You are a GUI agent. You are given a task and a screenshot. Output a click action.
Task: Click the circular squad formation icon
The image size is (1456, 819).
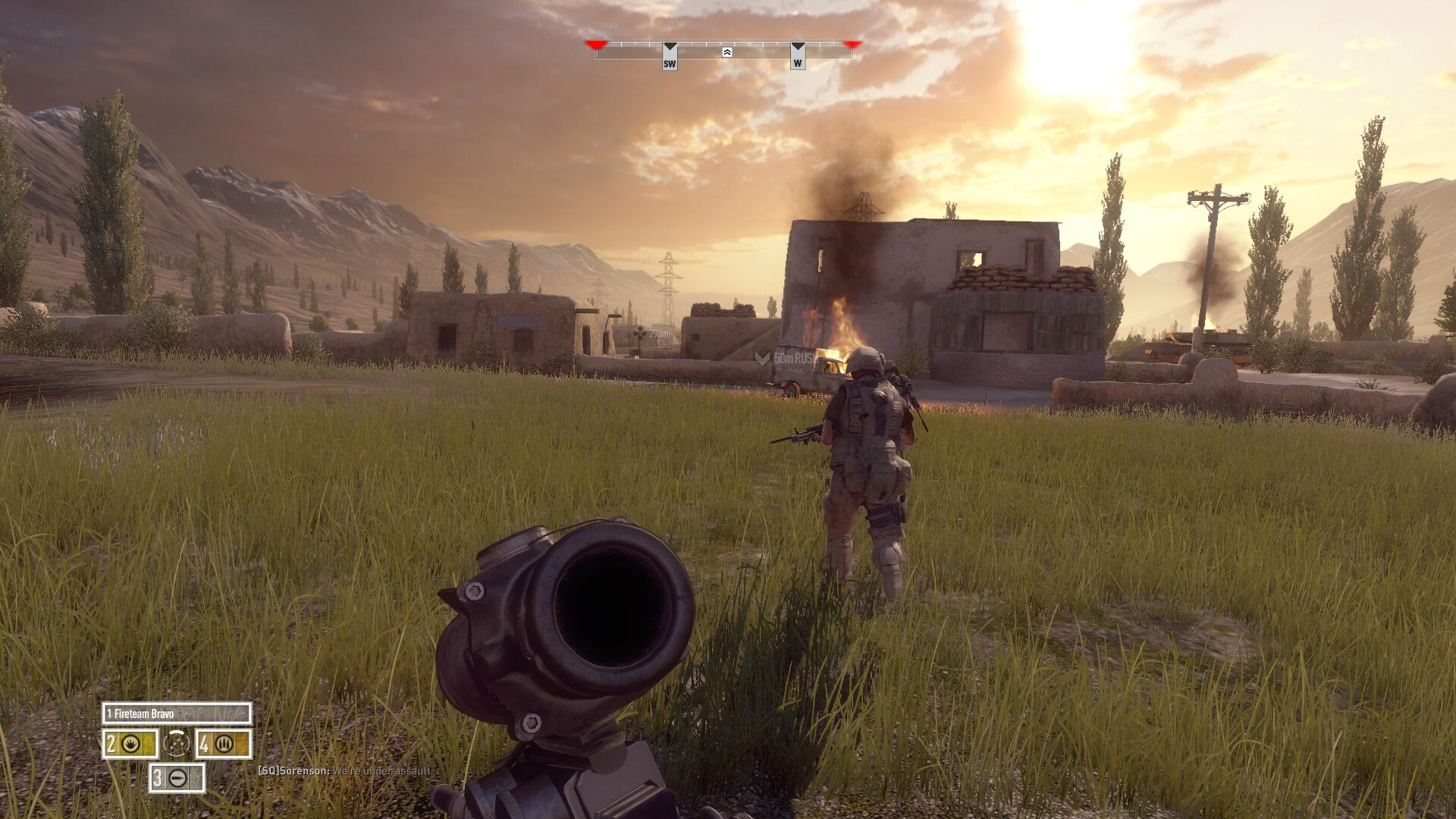[177, 745]
